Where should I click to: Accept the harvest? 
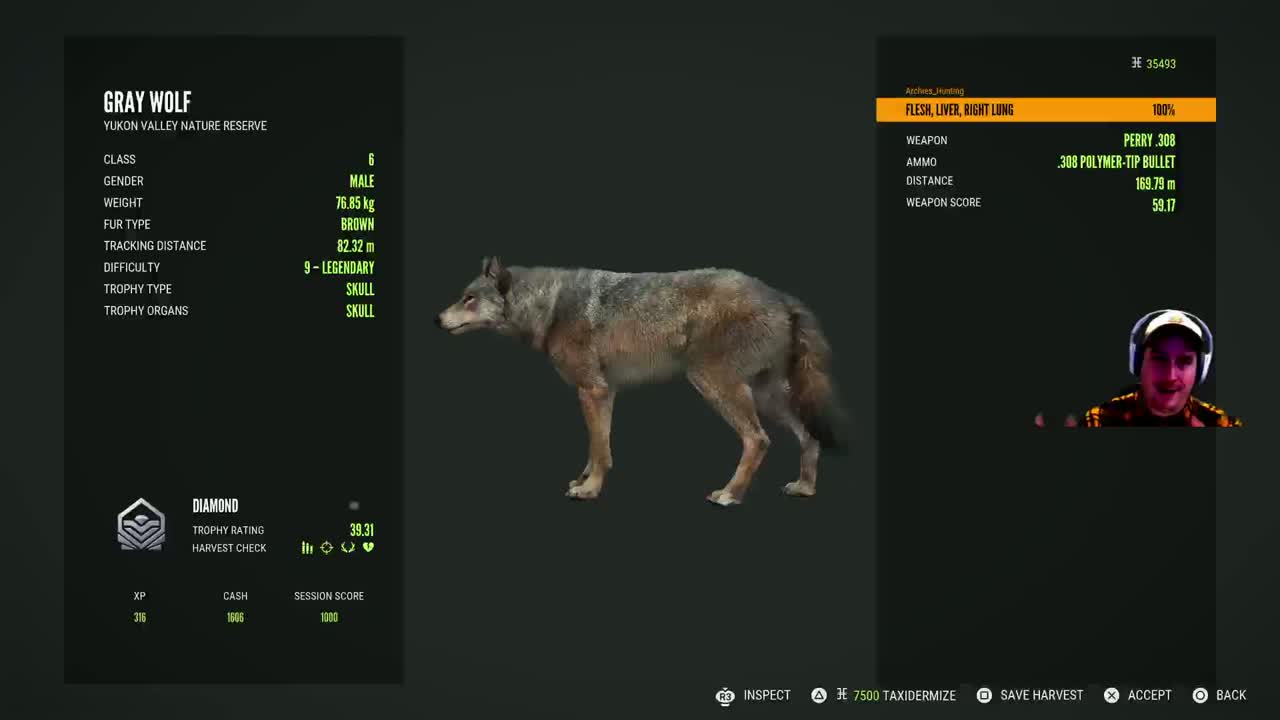pos(1137,695)
